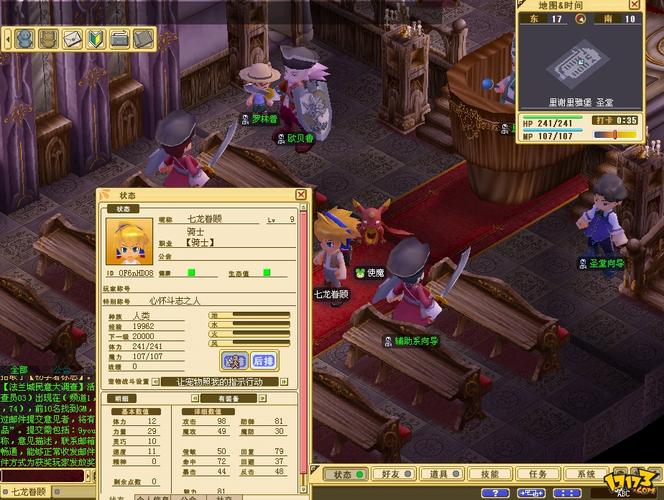Click the crossed swords button beside 后排
The image size is (664, 500).
point(234,360)
